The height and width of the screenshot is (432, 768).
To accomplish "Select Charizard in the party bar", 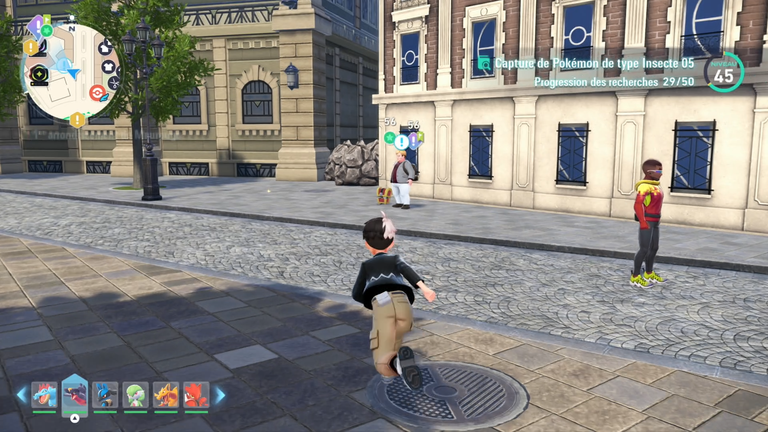I will [x=165, y=395].
